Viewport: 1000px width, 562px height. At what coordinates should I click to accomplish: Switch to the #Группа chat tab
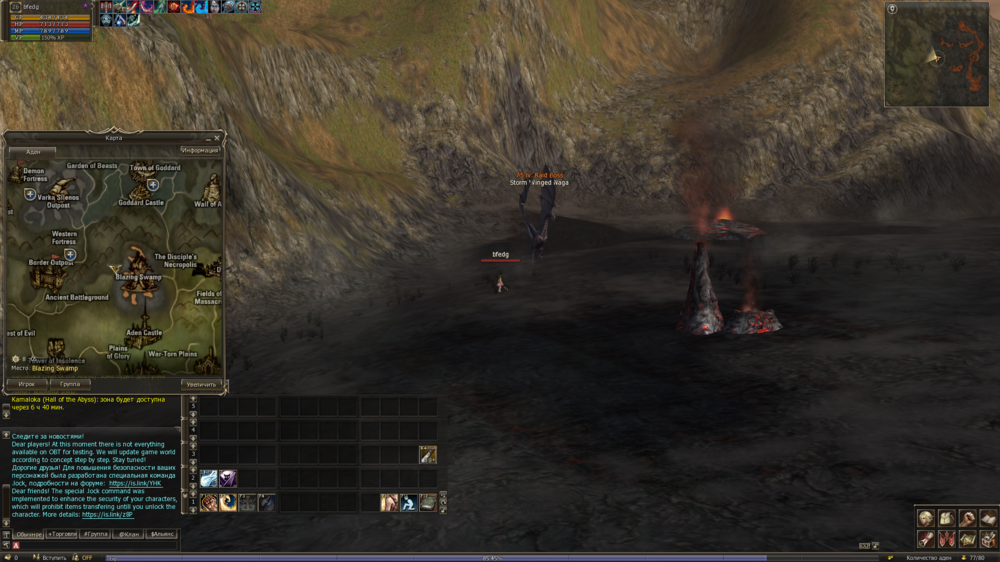coord(95,534)
